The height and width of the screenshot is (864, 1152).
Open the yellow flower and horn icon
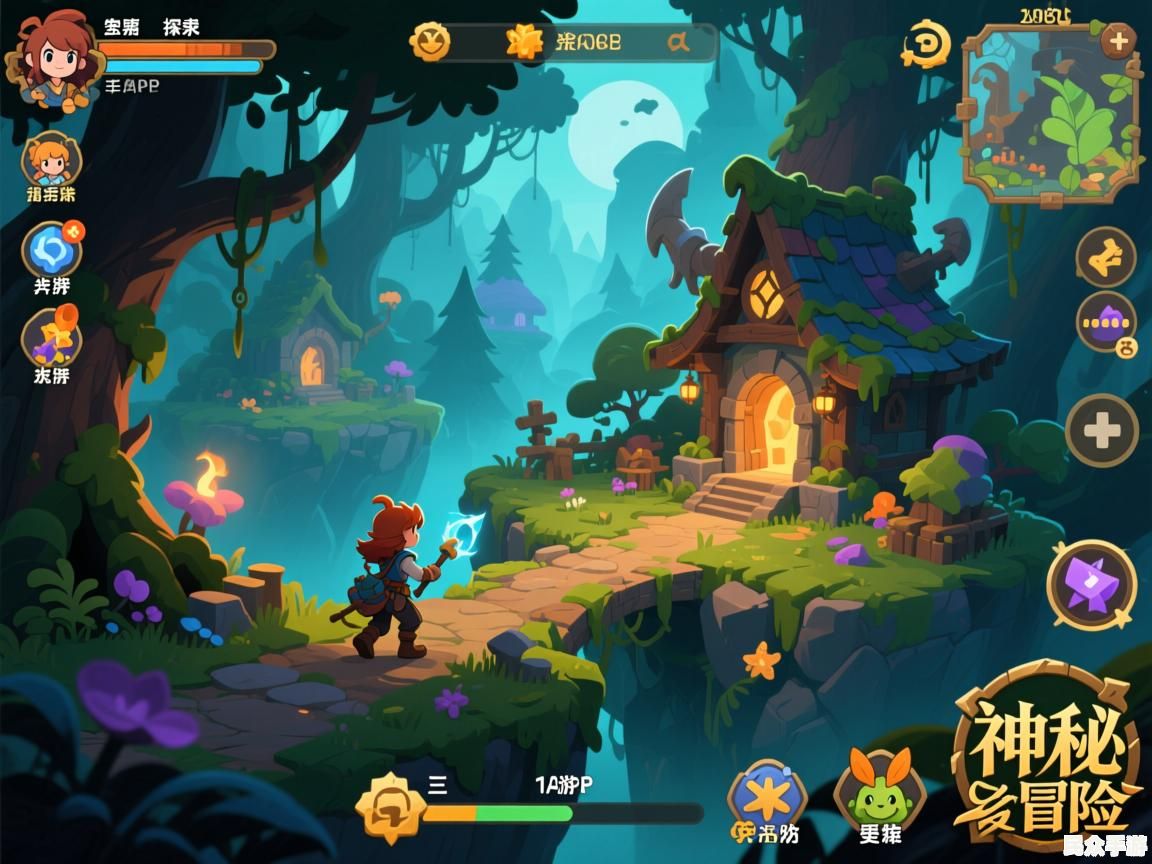[52, 337]
